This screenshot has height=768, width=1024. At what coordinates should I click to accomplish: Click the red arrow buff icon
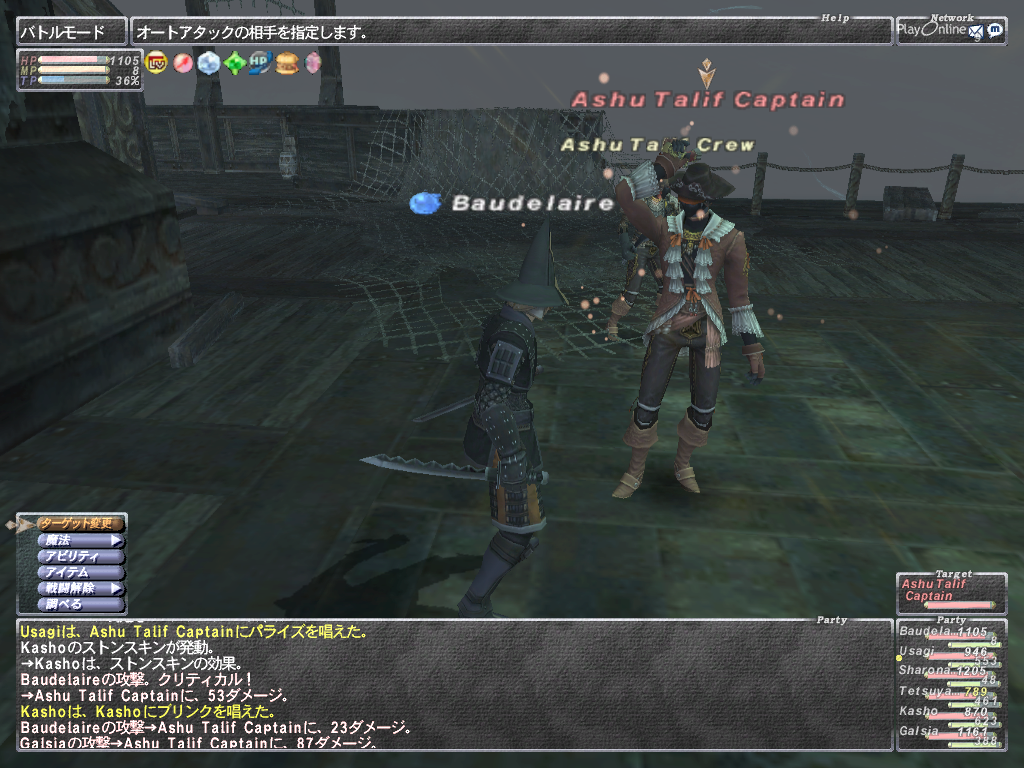[x=183, y=63]
